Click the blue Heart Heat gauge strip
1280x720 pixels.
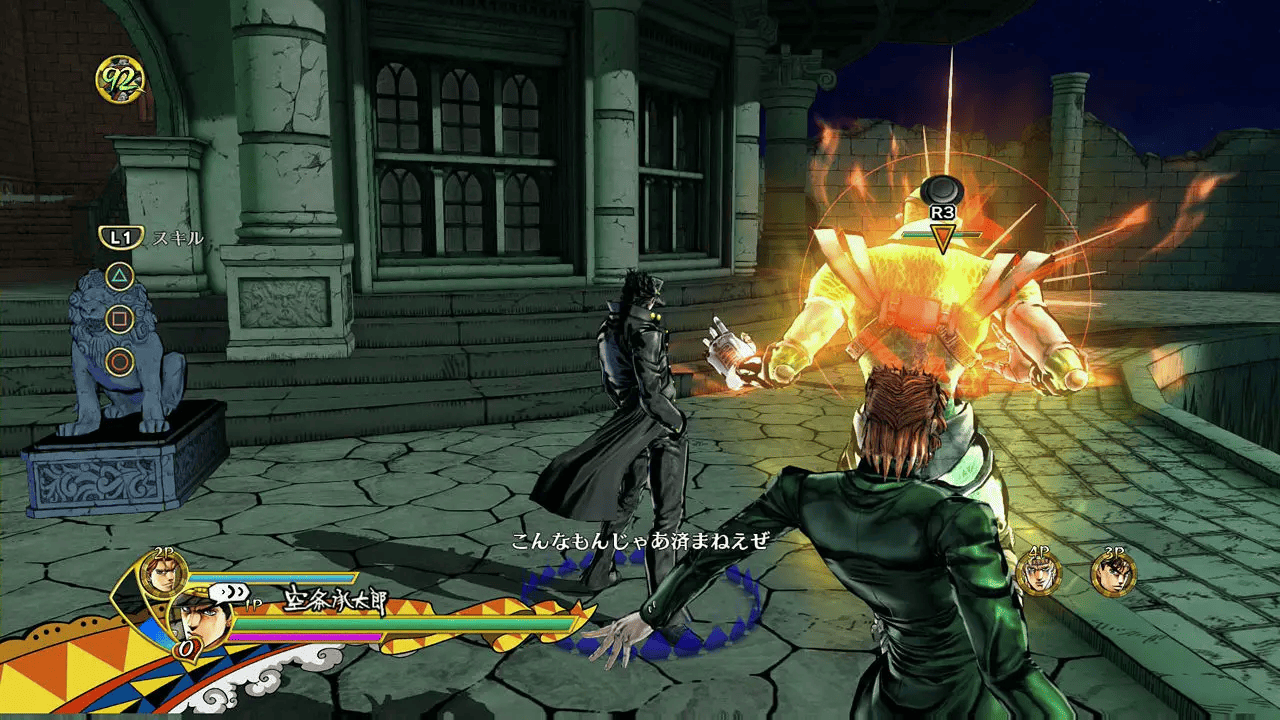click(x=277, y=576)
